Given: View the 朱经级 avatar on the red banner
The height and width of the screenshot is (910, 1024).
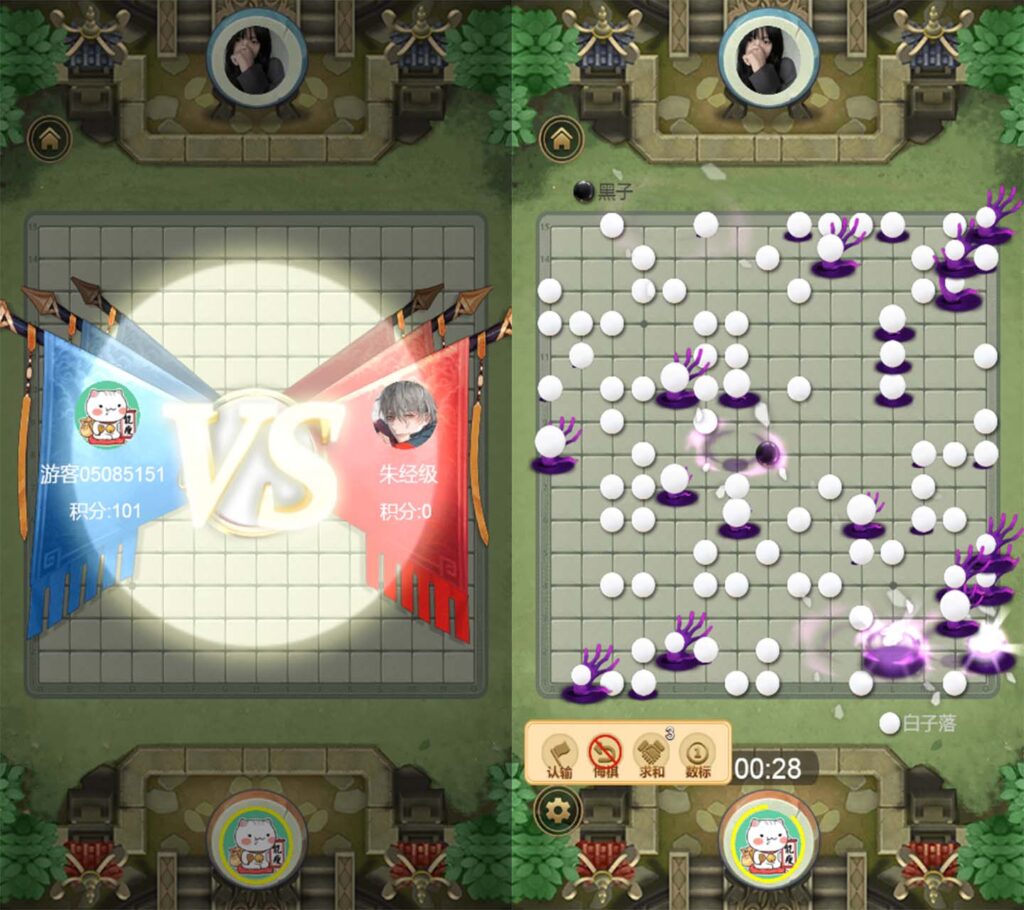Looking at the screenshot, I should click(x=405, y=414).
